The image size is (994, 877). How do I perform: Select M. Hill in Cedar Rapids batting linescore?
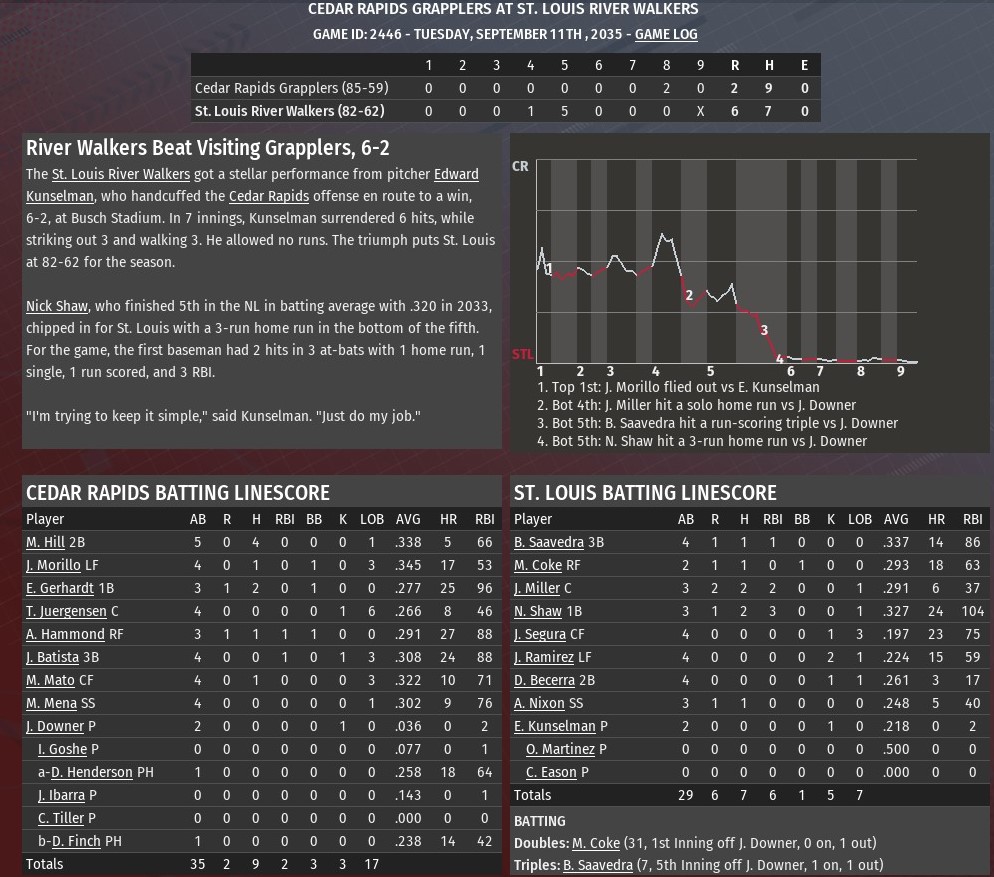pos(45,542)
